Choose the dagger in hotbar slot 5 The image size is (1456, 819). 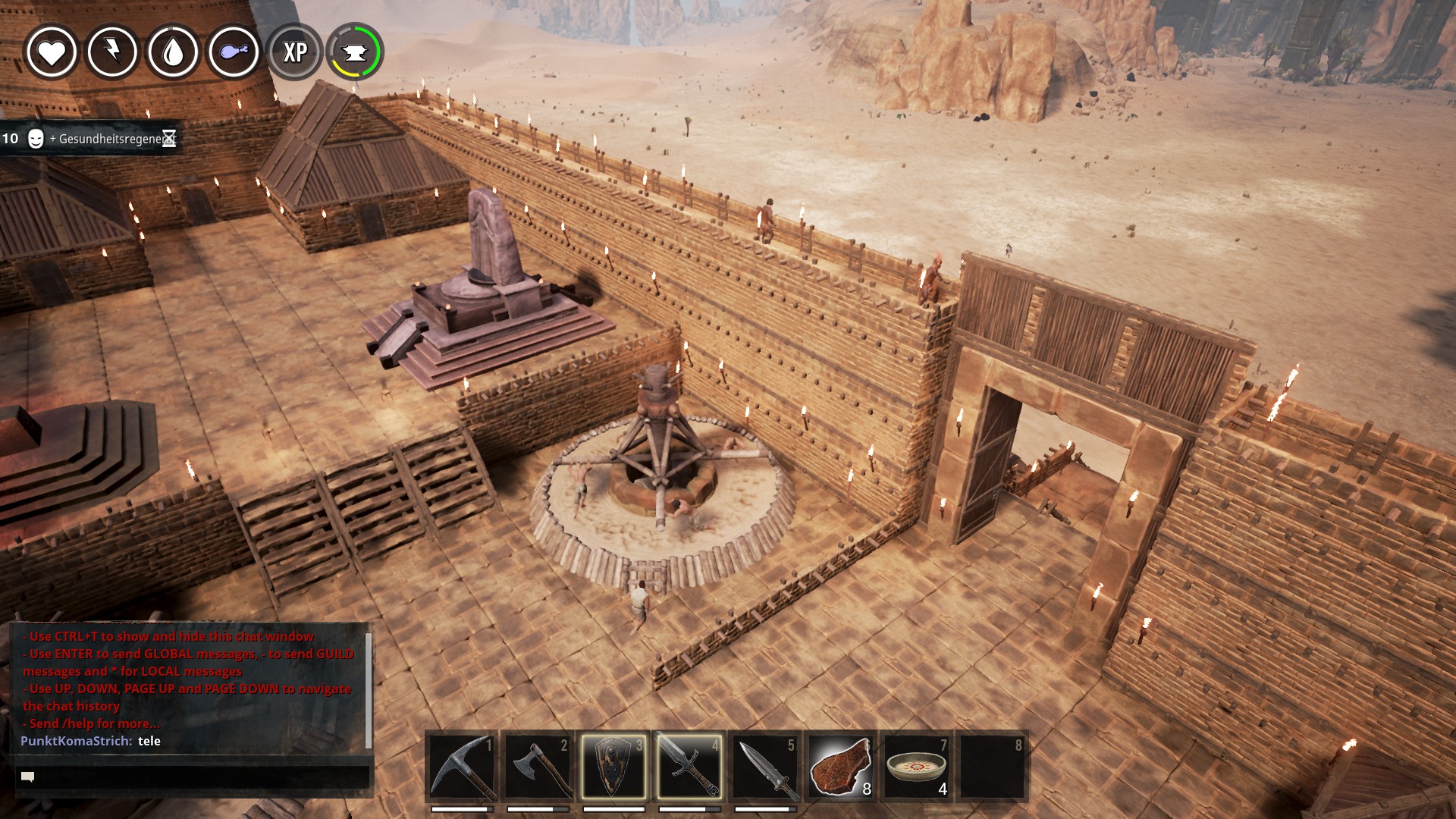[x=765, y=767]
